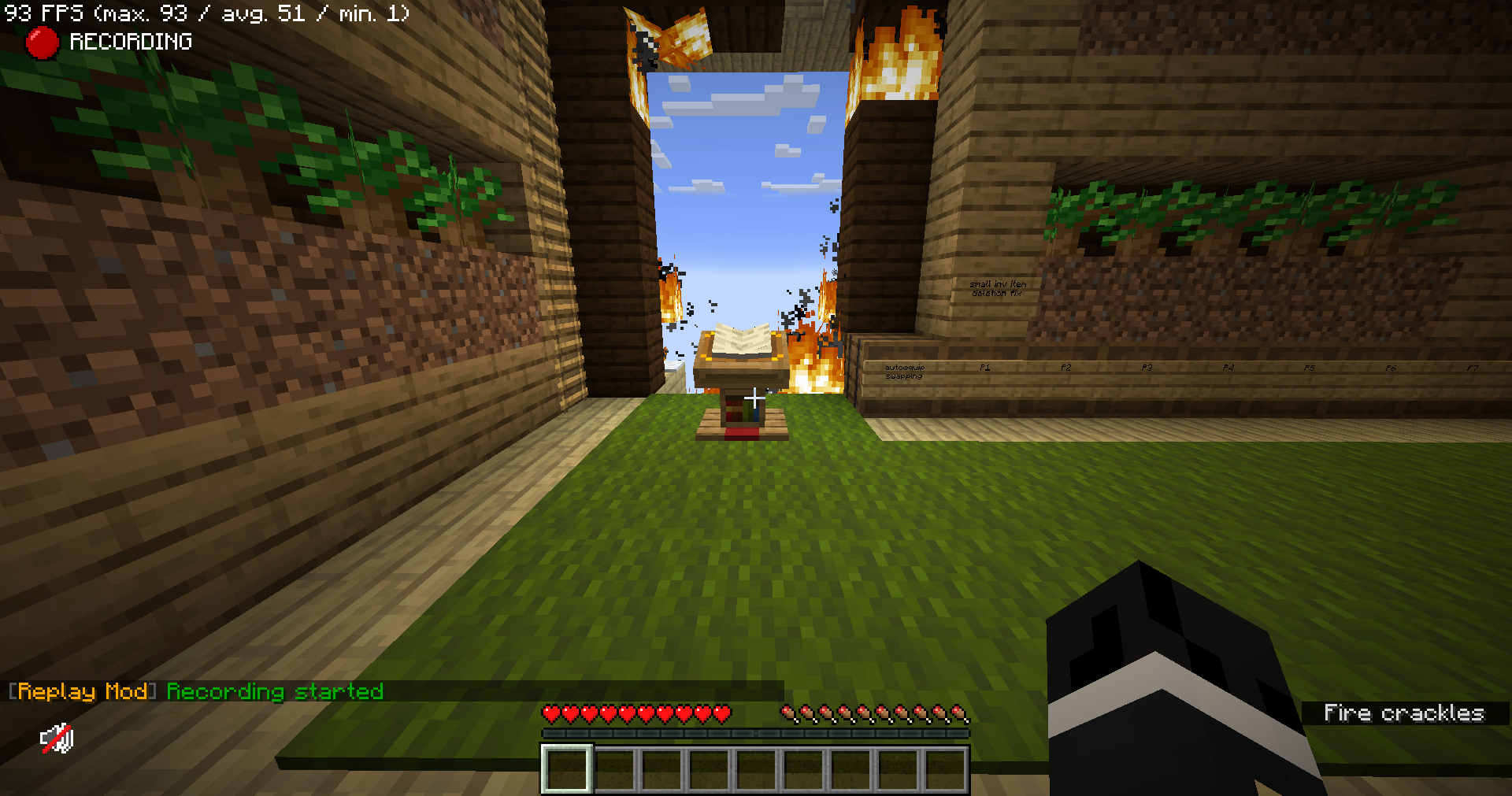Select the P1 sign on the wall

click(984, 367)
